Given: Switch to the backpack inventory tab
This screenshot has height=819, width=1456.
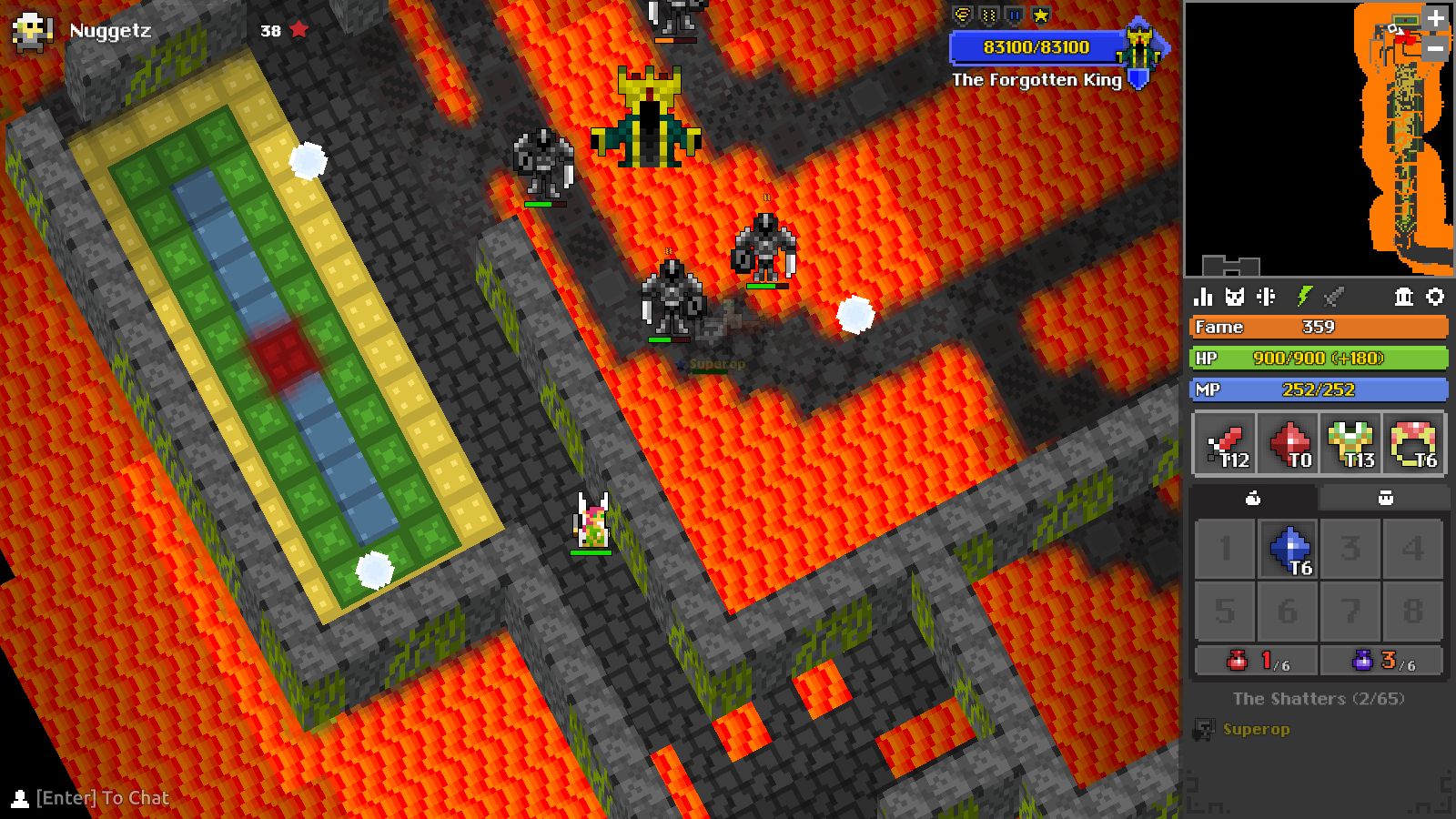Looking at the screenshot, I should tap(1385, 497).
